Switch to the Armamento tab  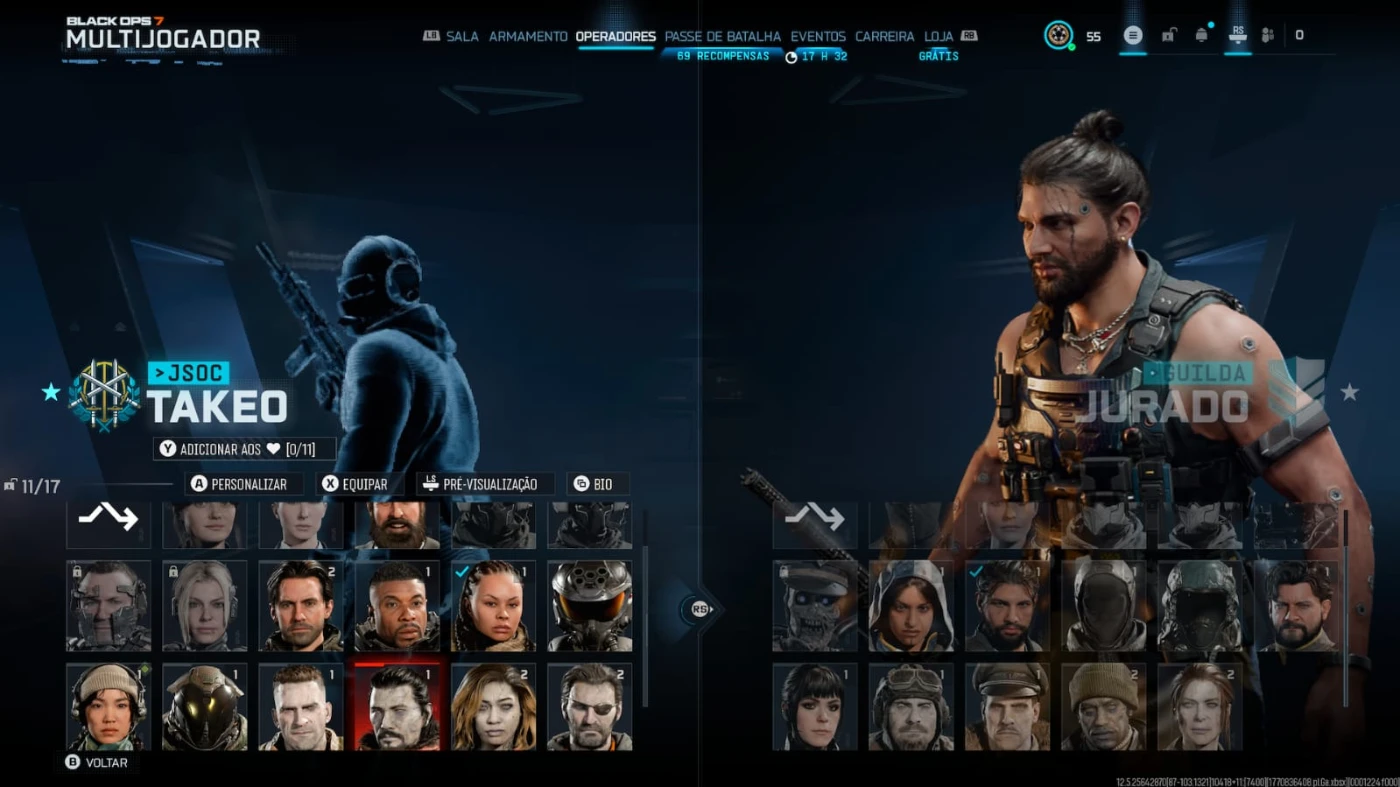click(528, 36)
